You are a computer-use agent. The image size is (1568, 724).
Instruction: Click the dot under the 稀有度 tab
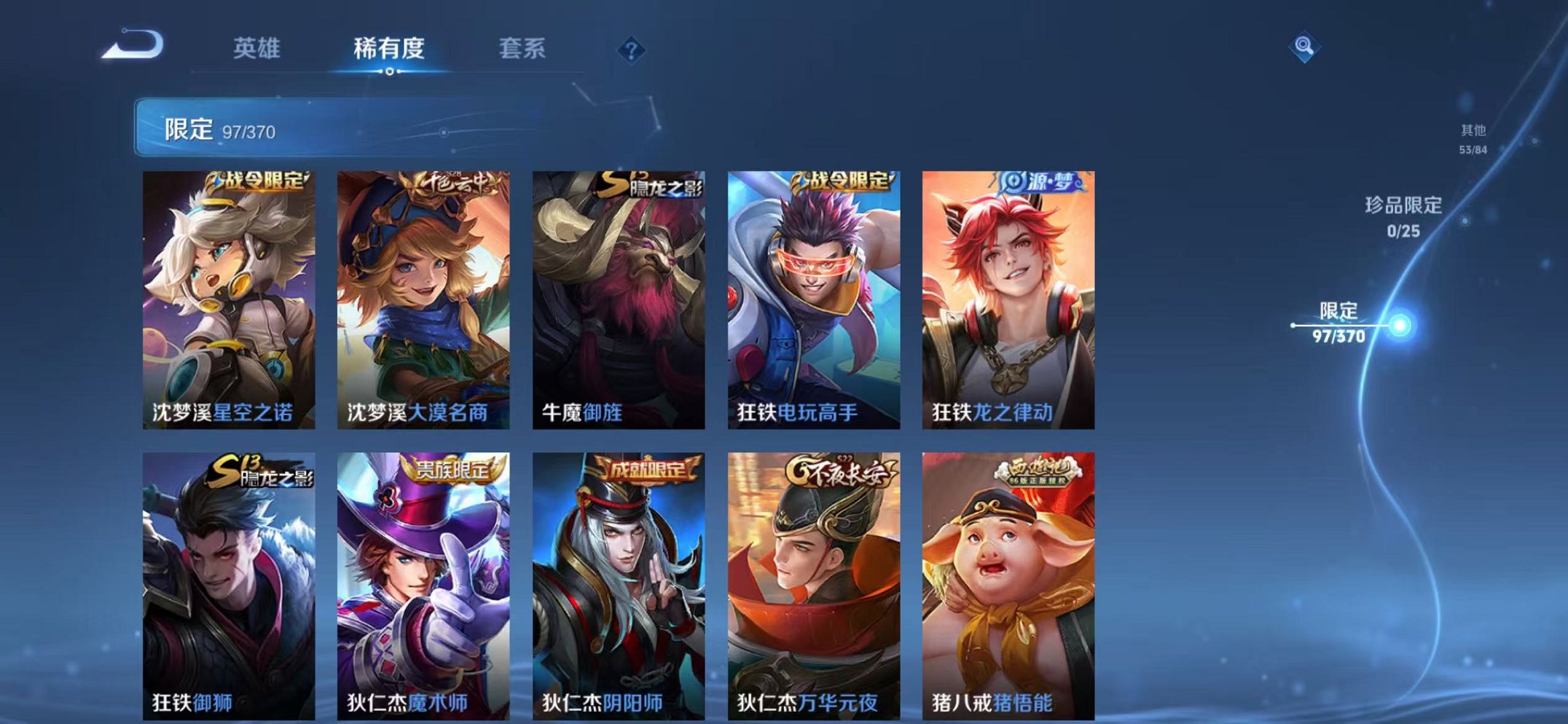point(391,71)
